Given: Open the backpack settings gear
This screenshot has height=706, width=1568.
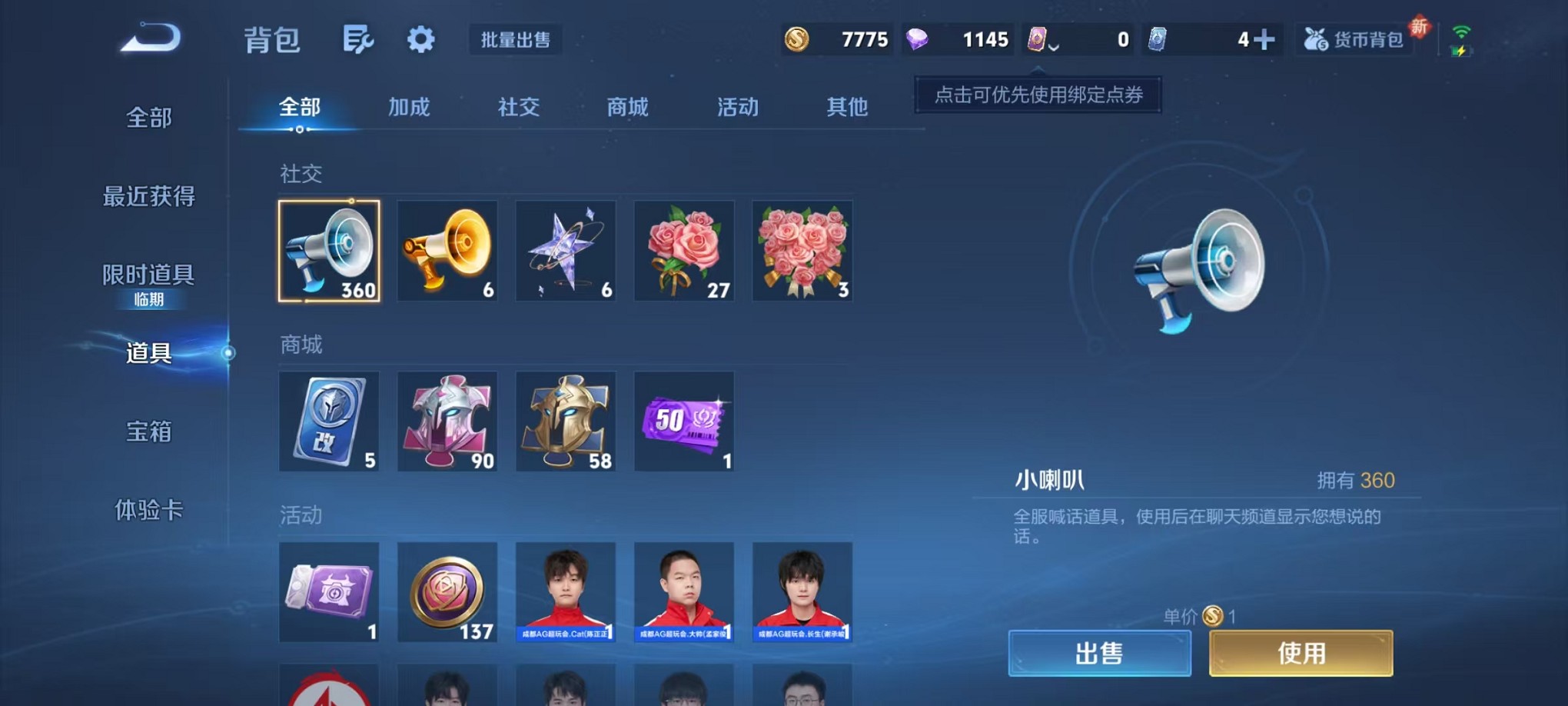Looking at the screenshot, I should (x=420, y=40).
